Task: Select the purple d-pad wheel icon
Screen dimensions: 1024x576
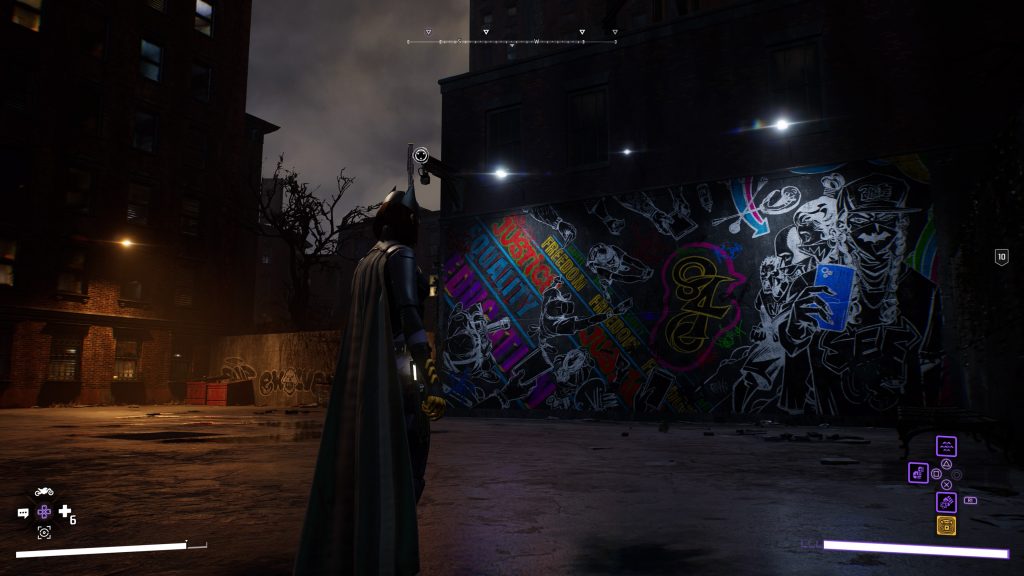Action: click(44, 512)
